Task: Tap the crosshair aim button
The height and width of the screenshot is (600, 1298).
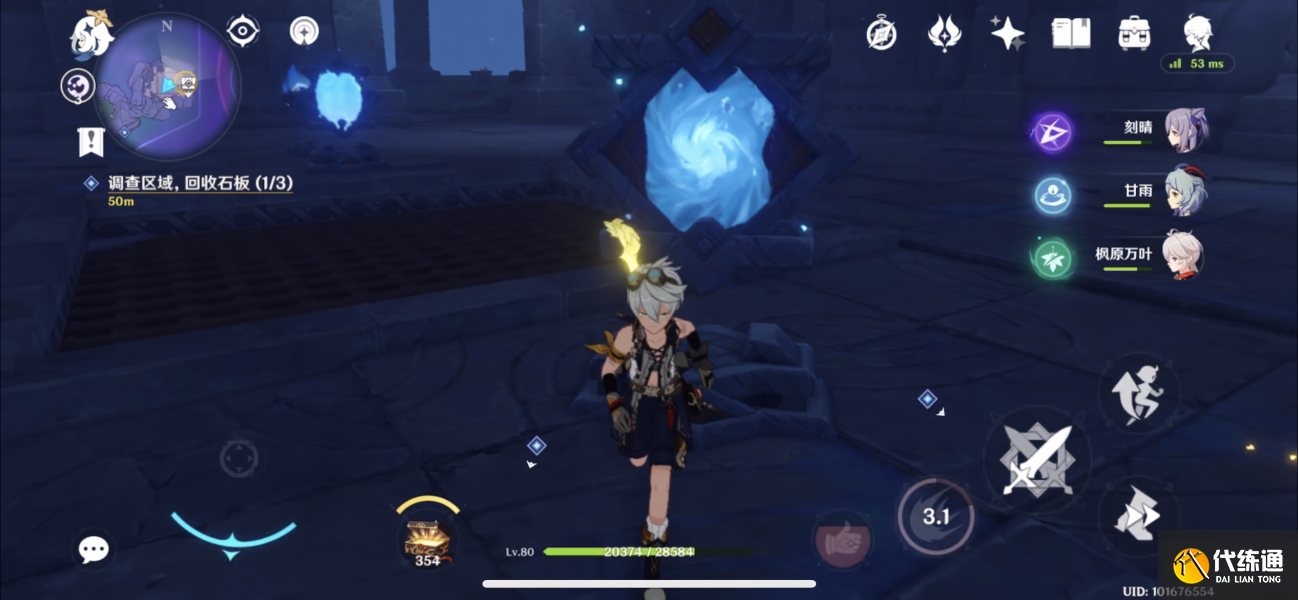Action: 239,458
